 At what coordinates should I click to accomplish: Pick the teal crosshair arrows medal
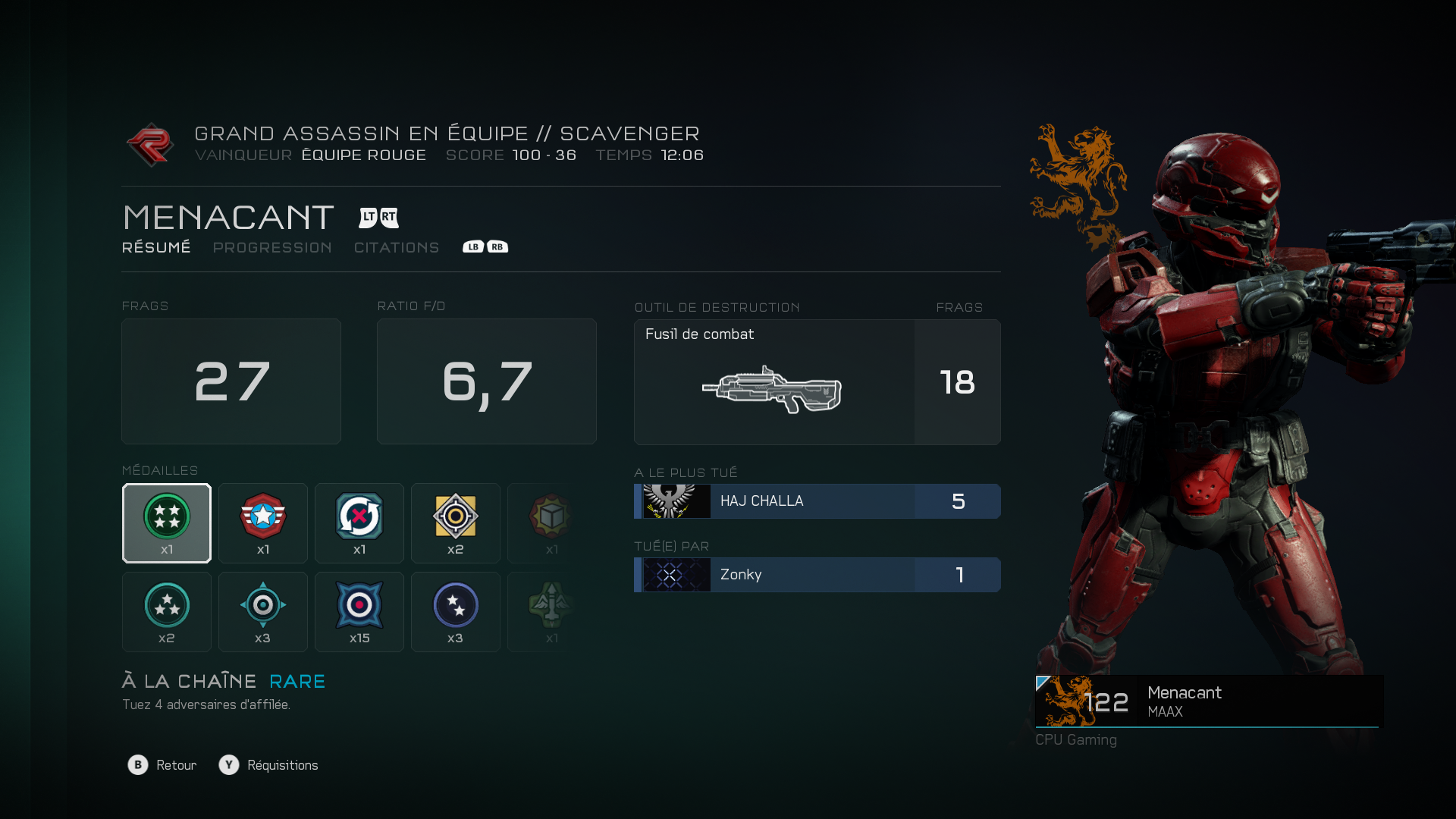point(263,612)
